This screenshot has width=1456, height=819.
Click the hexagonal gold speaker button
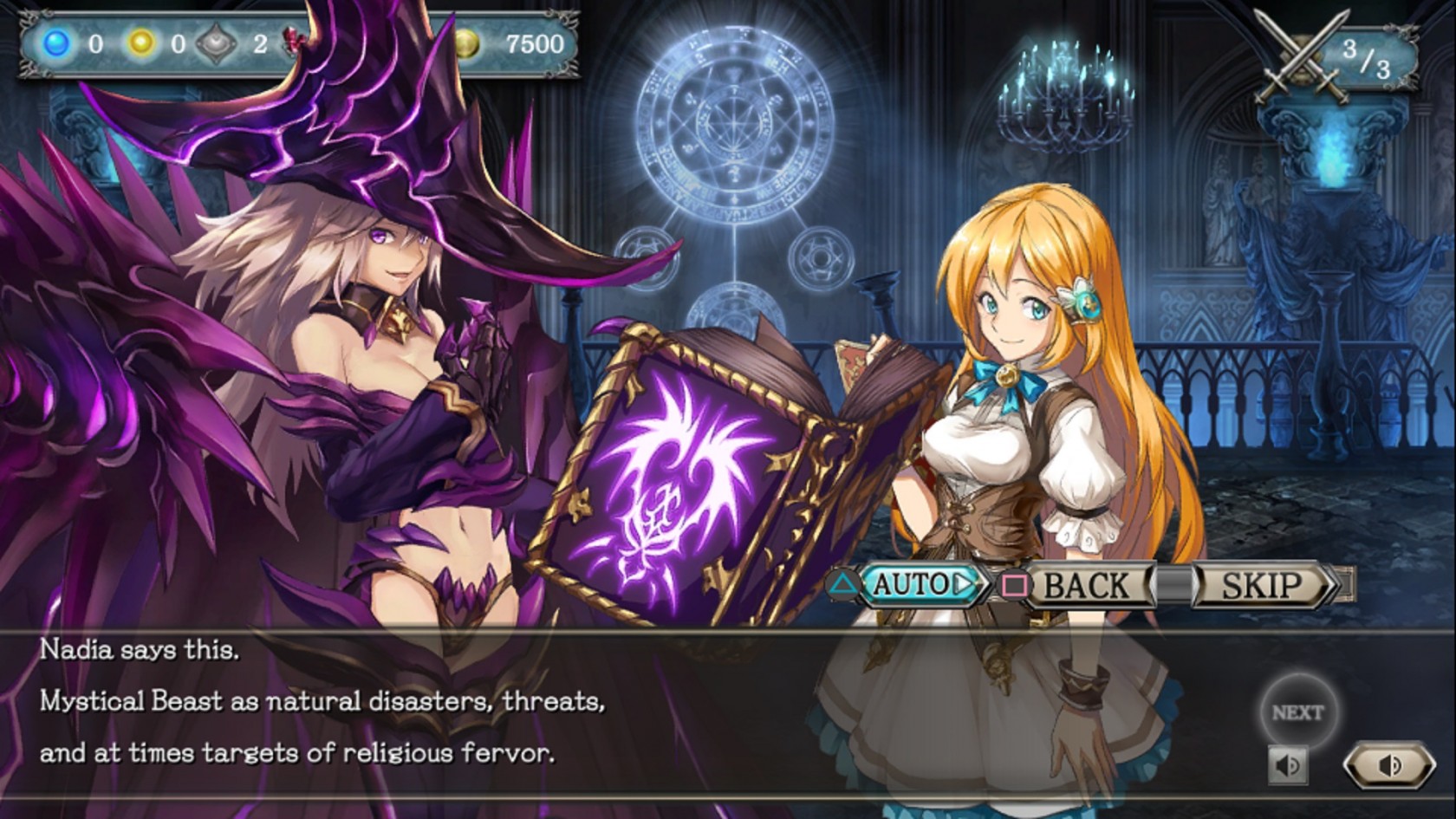[x=1388, y=765]
